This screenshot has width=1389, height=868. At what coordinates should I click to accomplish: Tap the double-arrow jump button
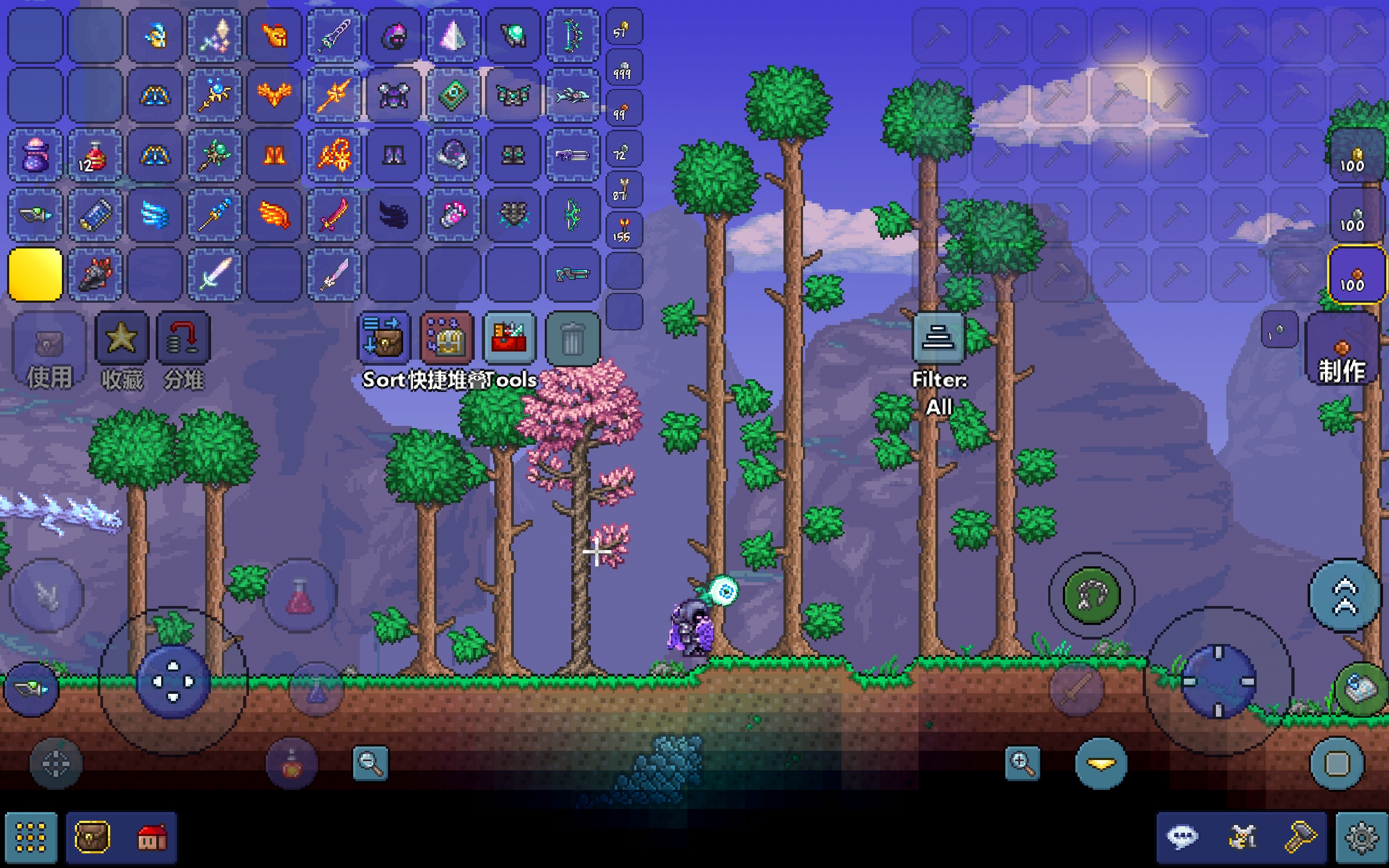point(1344,595)
